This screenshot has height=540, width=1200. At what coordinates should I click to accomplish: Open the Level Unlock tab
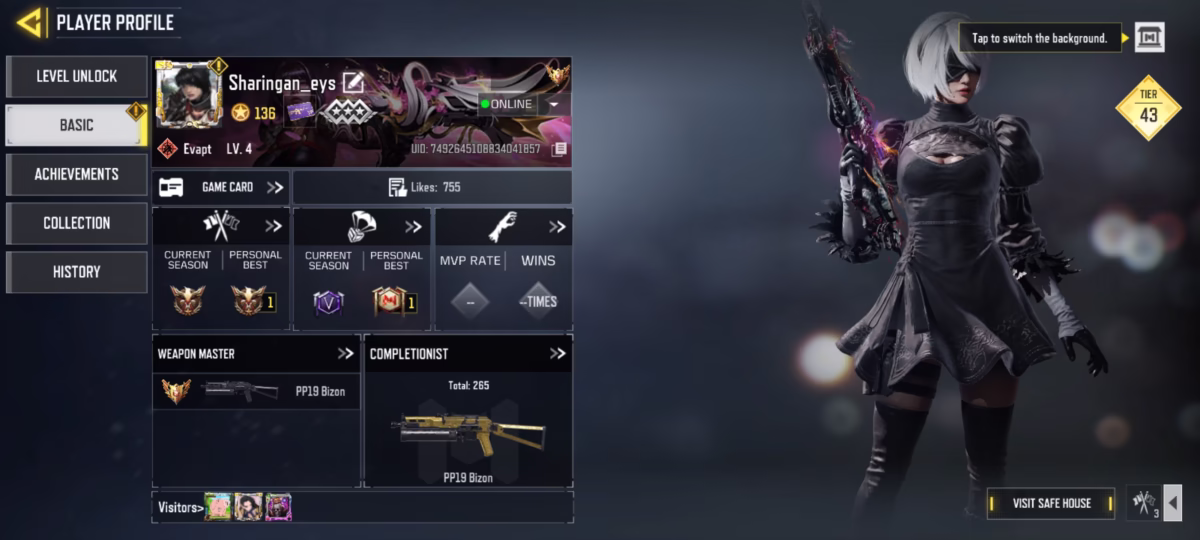click(76, 76)
